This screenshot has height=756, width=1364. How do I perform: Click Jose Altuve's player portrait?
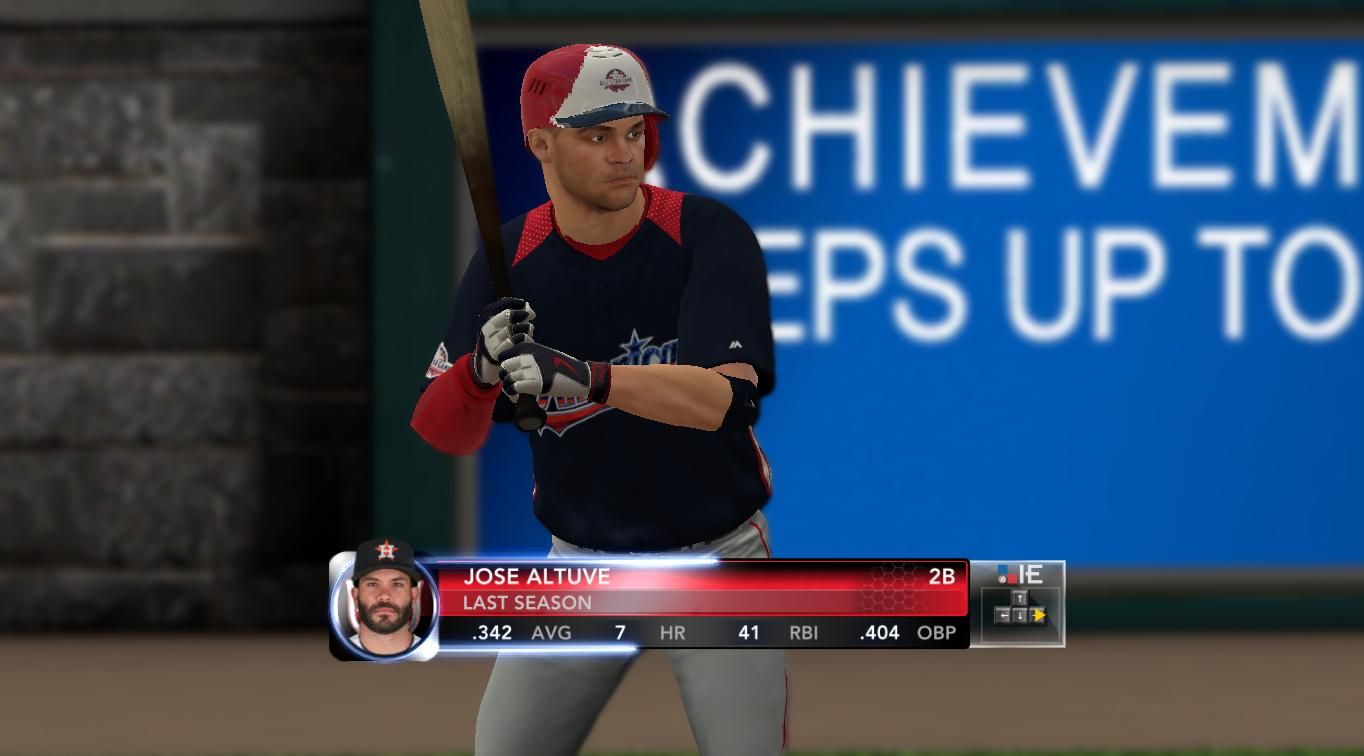pyautogui.click(x=385, y=598)
